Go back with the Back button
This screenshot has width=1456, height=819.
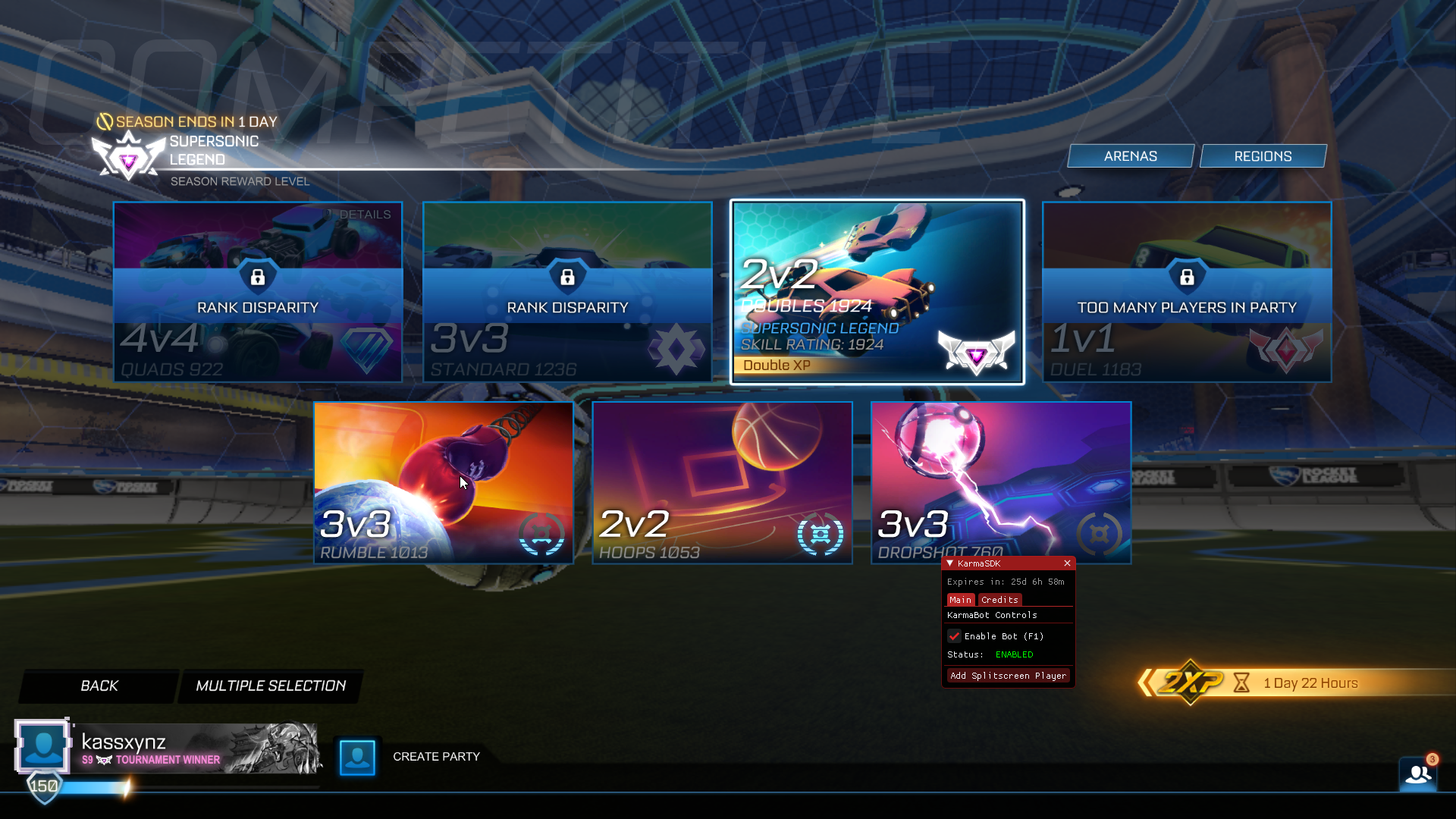[99, 686]
